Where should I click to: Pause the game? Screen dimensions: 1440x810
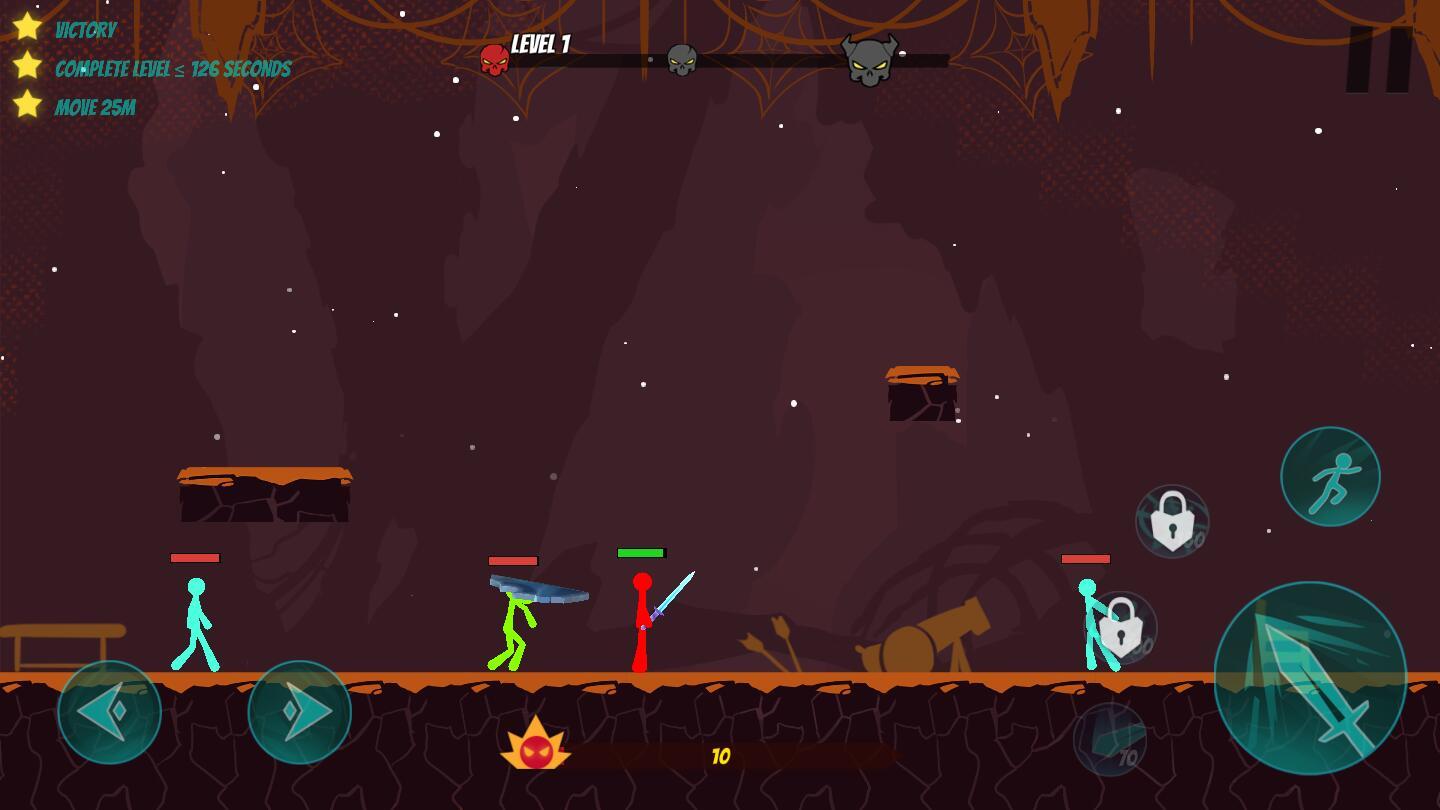tap(1379, 60)
